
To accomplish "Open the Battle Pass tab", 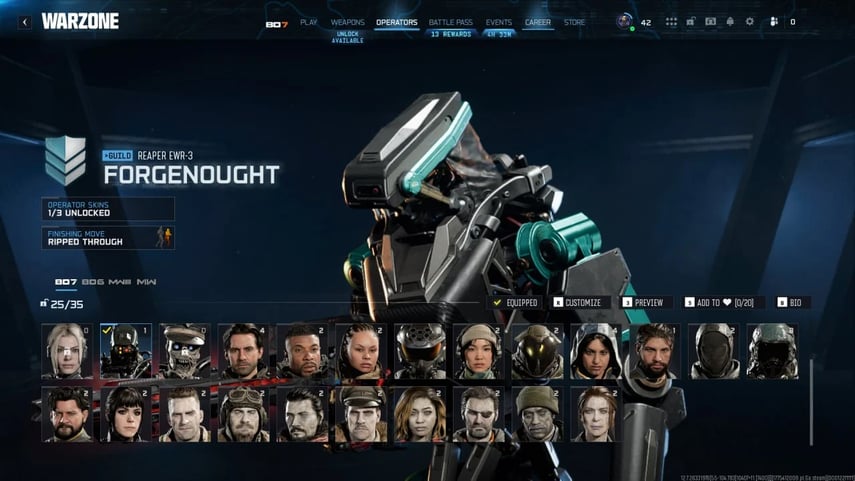I will tap(449, 22).
